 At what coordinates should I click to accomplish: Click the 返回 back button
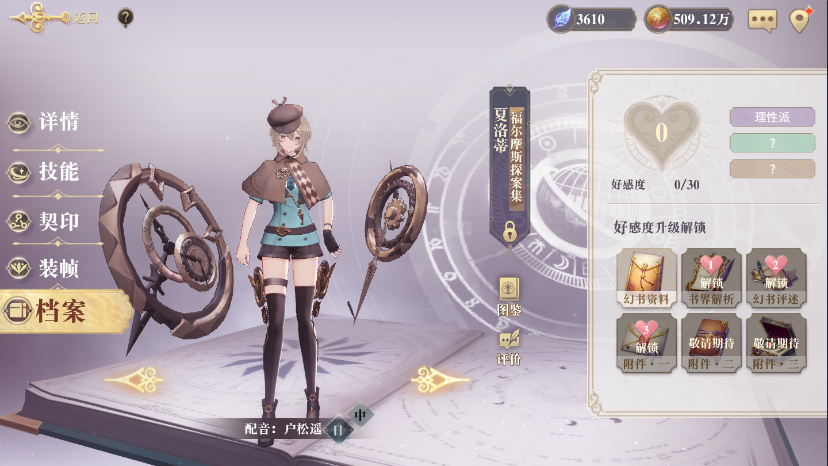pos(52,17)
